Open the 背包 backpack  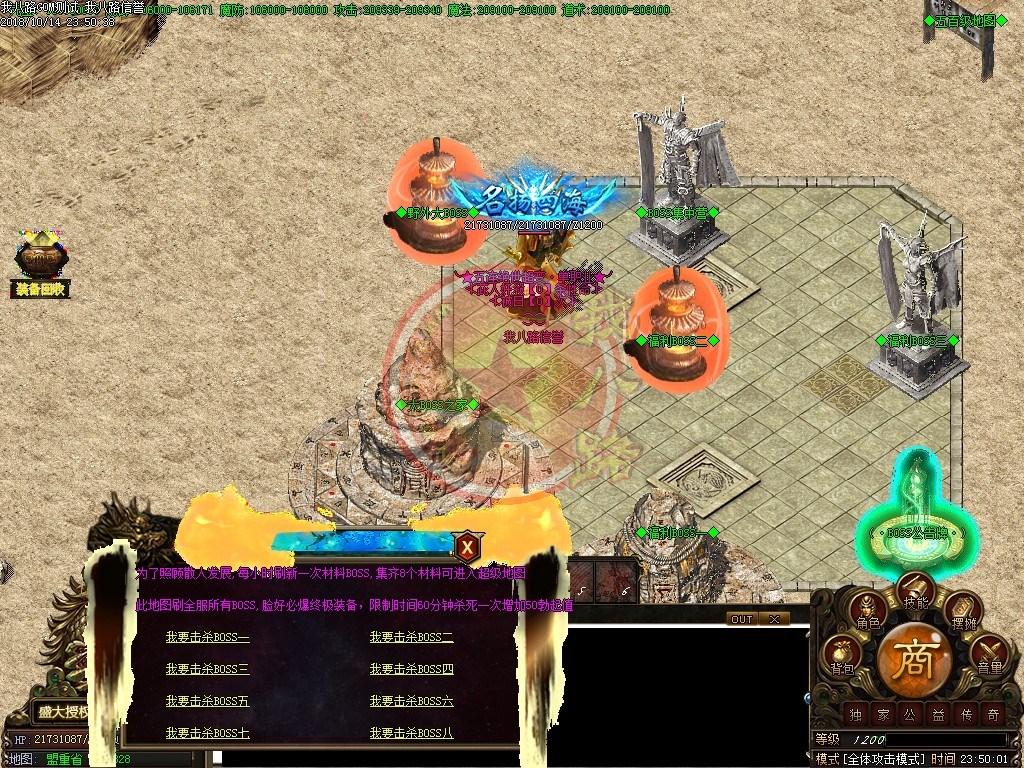[841, 656]
